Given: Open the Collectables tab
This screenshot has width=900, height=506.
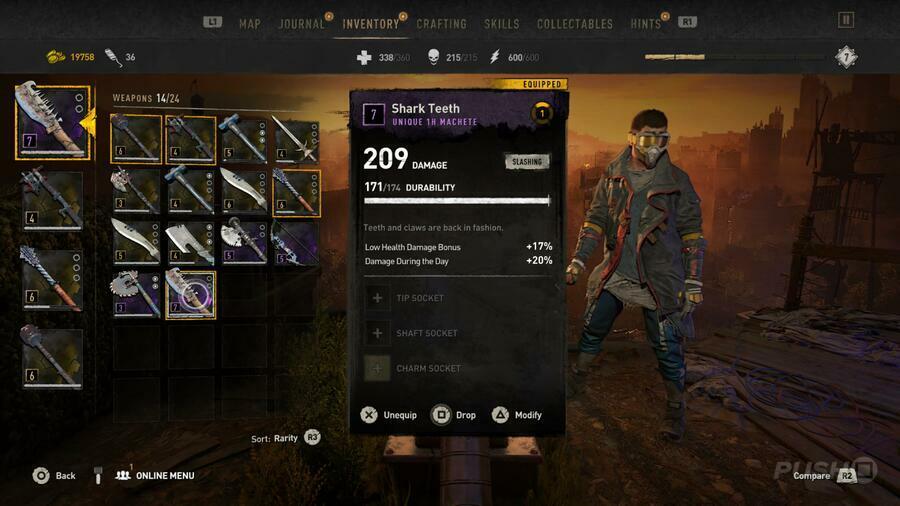Looking at the screenshot, I should coord(574,23).
